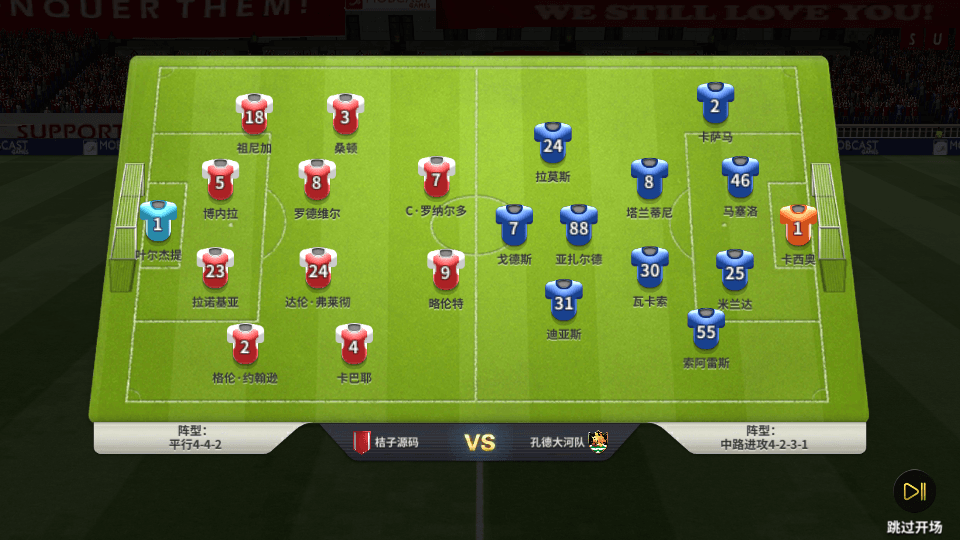The height and width of the screenshot is (540, 960).
Task: Select blue number 88 亚扎尔德 jersey
Action: (578, 227)
